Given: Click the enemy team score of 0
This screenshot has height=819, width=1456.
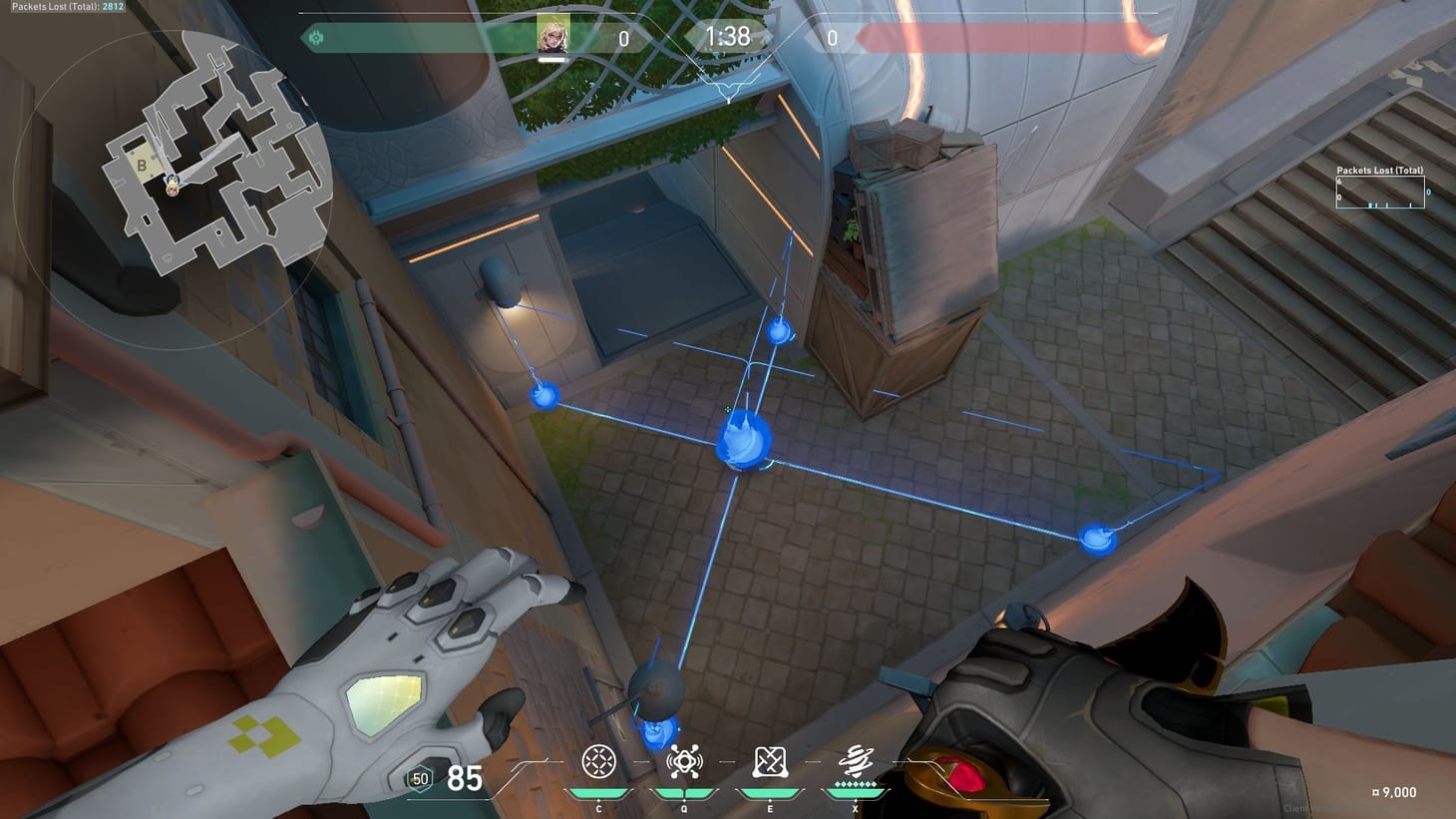Looking at the screenshot, I should point(831,38).
